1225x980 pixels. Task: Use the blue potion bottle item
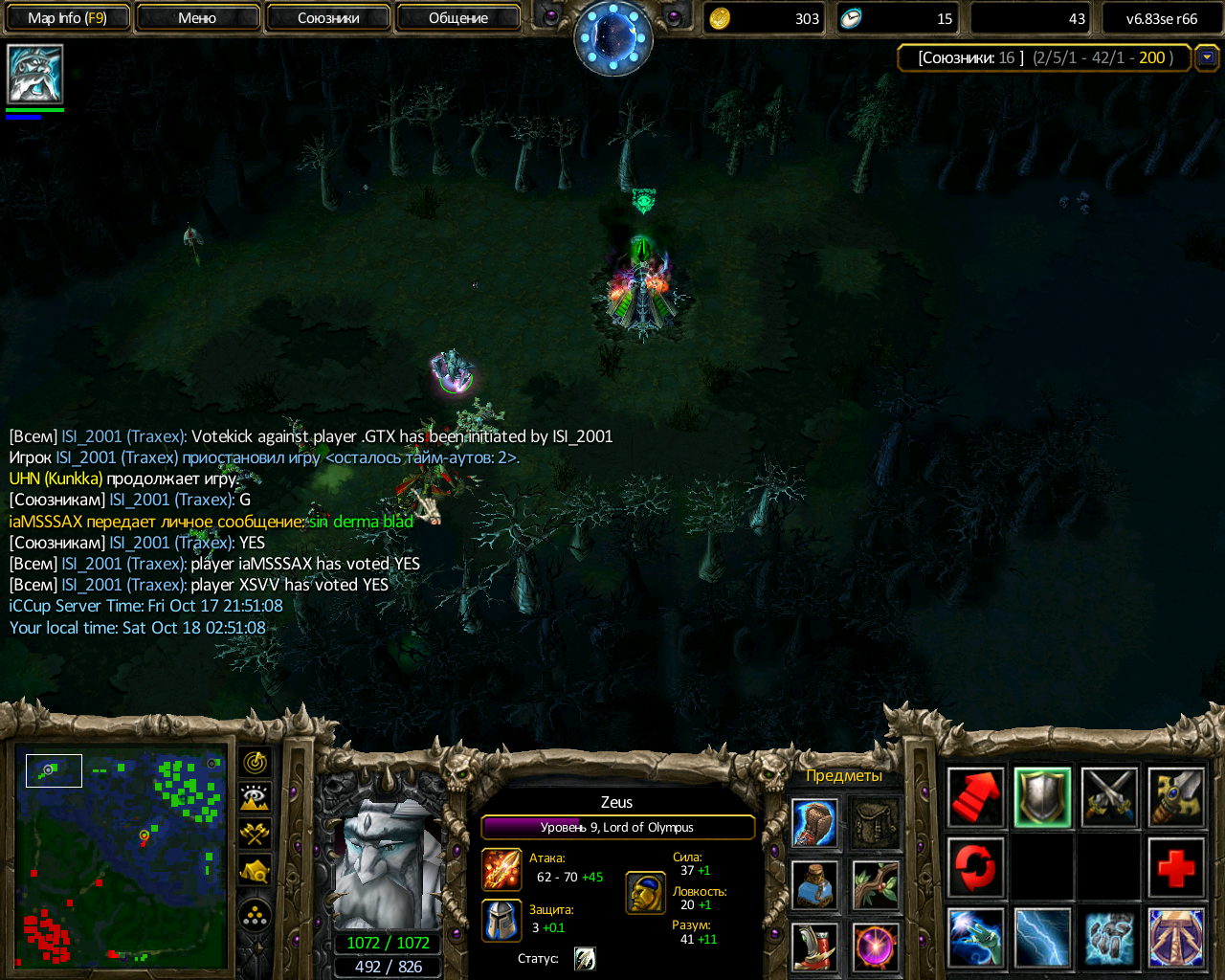click(815, 883)
